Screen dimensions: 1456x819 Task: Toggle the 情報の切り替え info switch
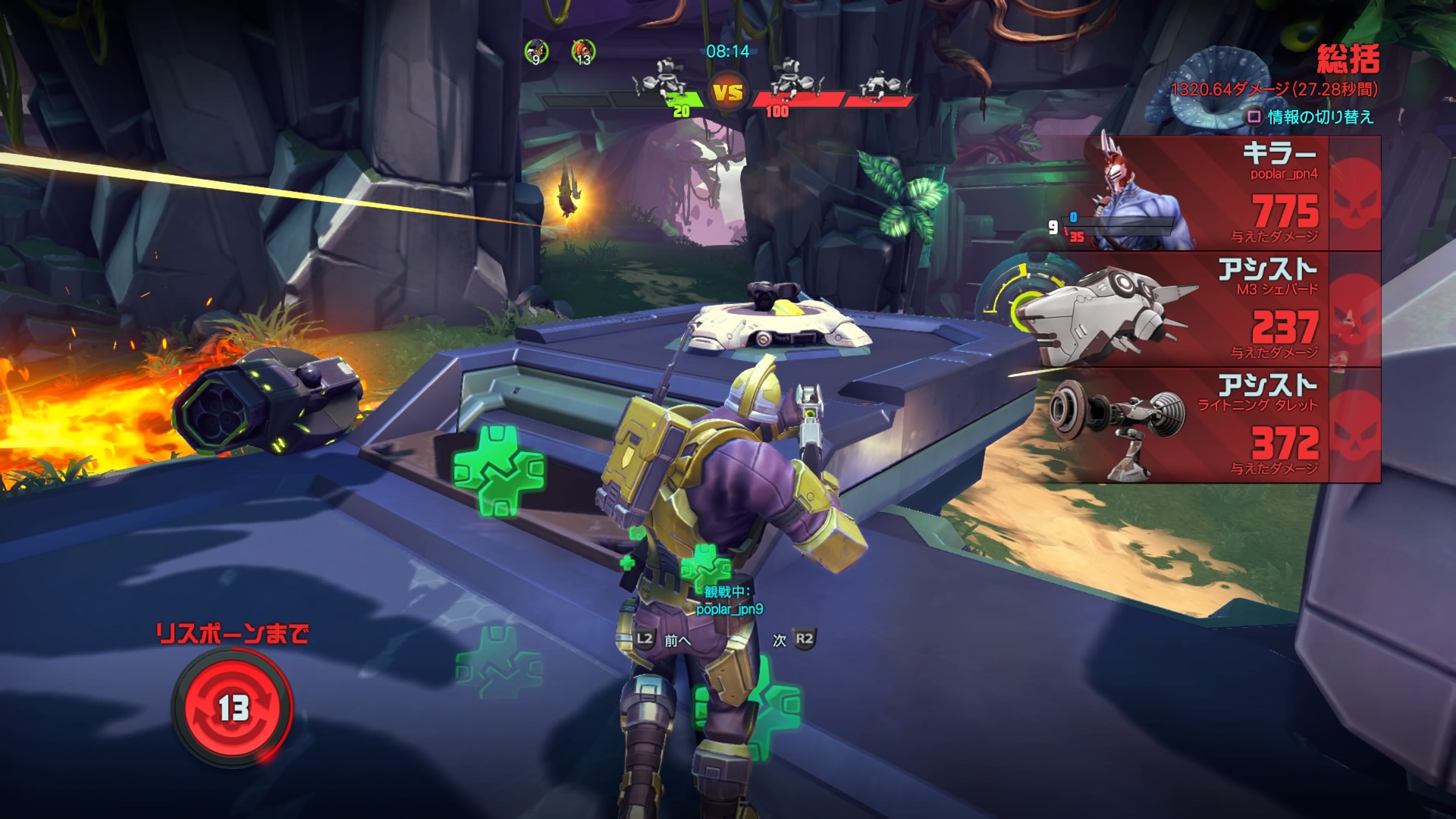point(1311,117)
